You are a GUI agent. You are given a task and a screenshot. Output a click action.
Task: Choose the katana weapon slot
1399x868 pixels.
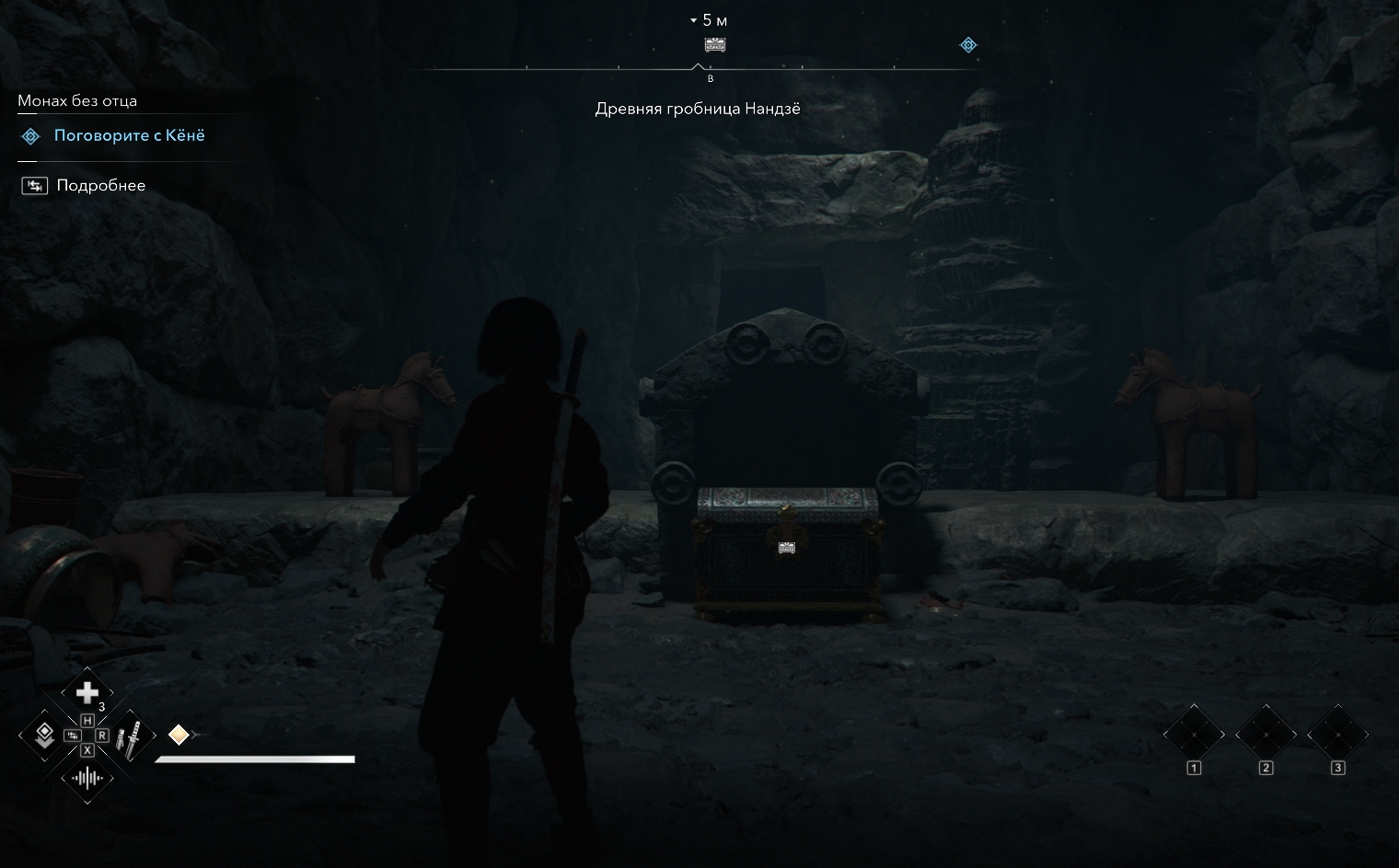click(131, 735)
